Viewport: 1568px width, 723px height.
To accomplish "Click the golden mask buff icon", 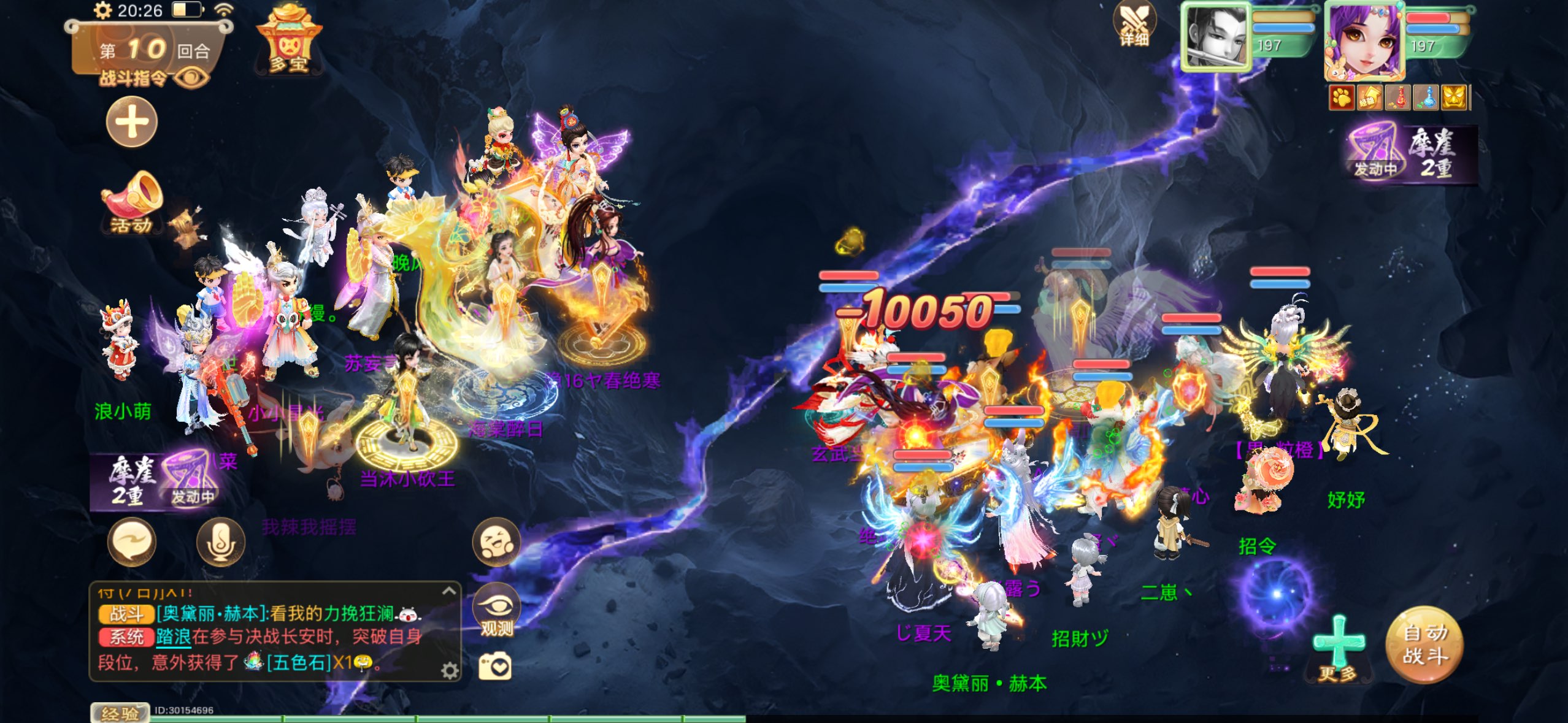I will click(x=1453, y=98).
